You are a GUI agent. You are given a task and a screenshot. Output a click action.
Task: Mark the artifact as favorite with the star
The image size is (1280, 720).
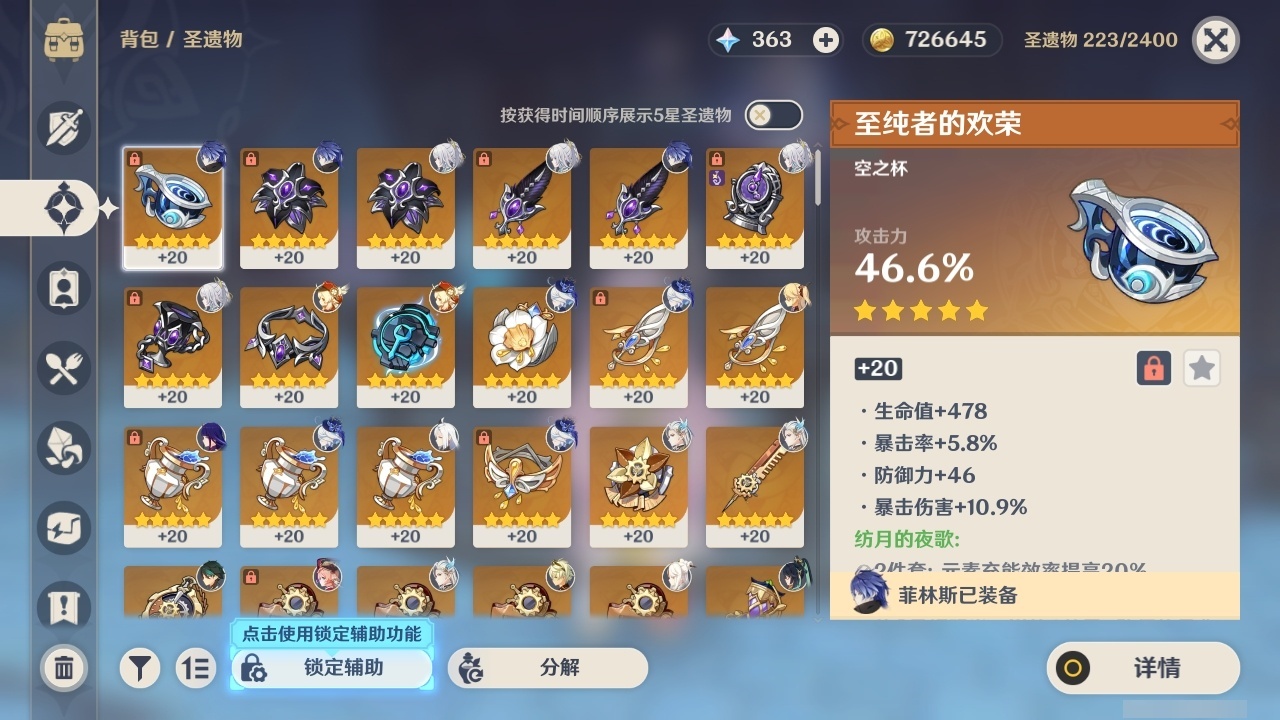tap(1201, 368)
